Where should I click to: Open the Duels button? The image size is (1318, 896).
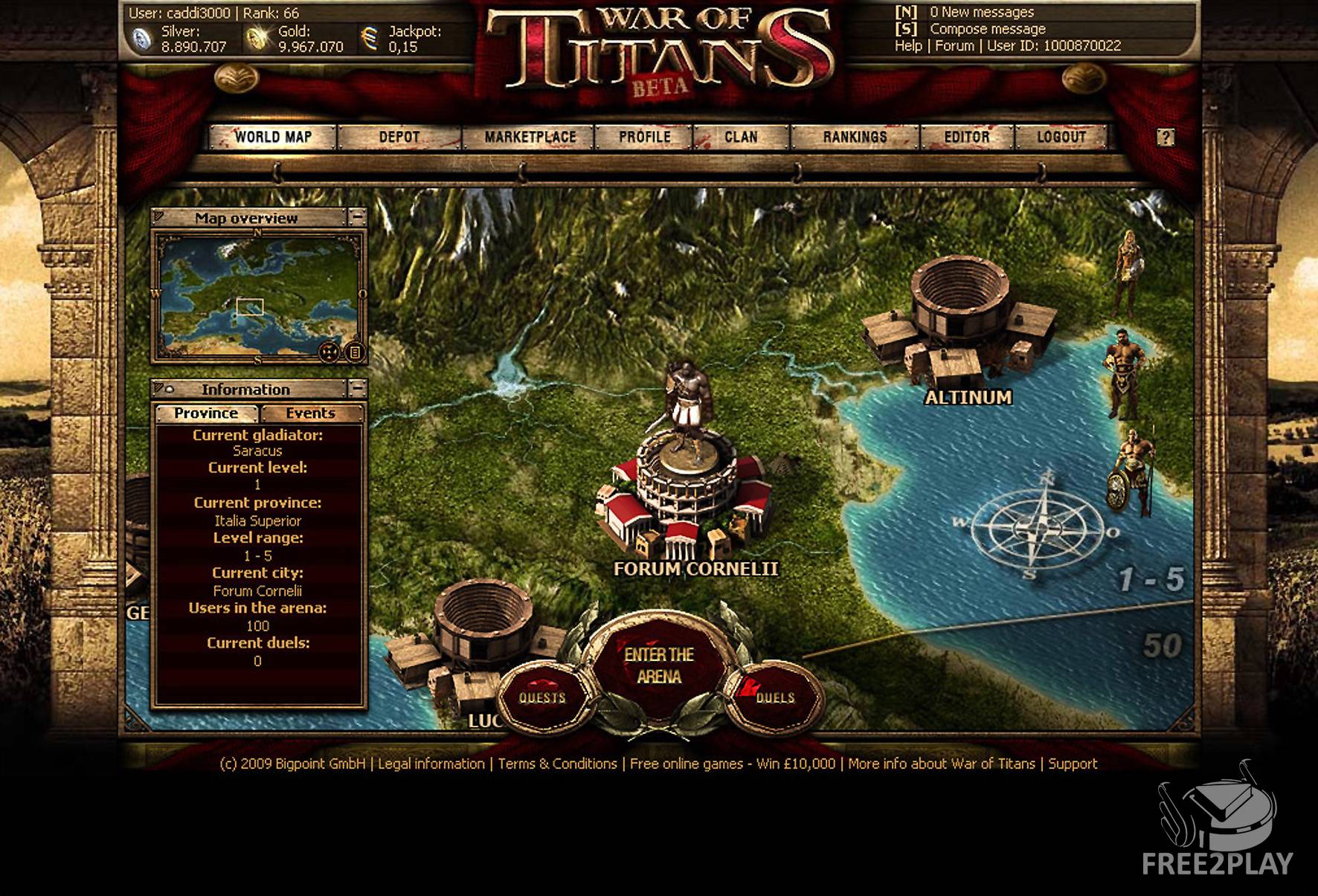coord(775,697)
